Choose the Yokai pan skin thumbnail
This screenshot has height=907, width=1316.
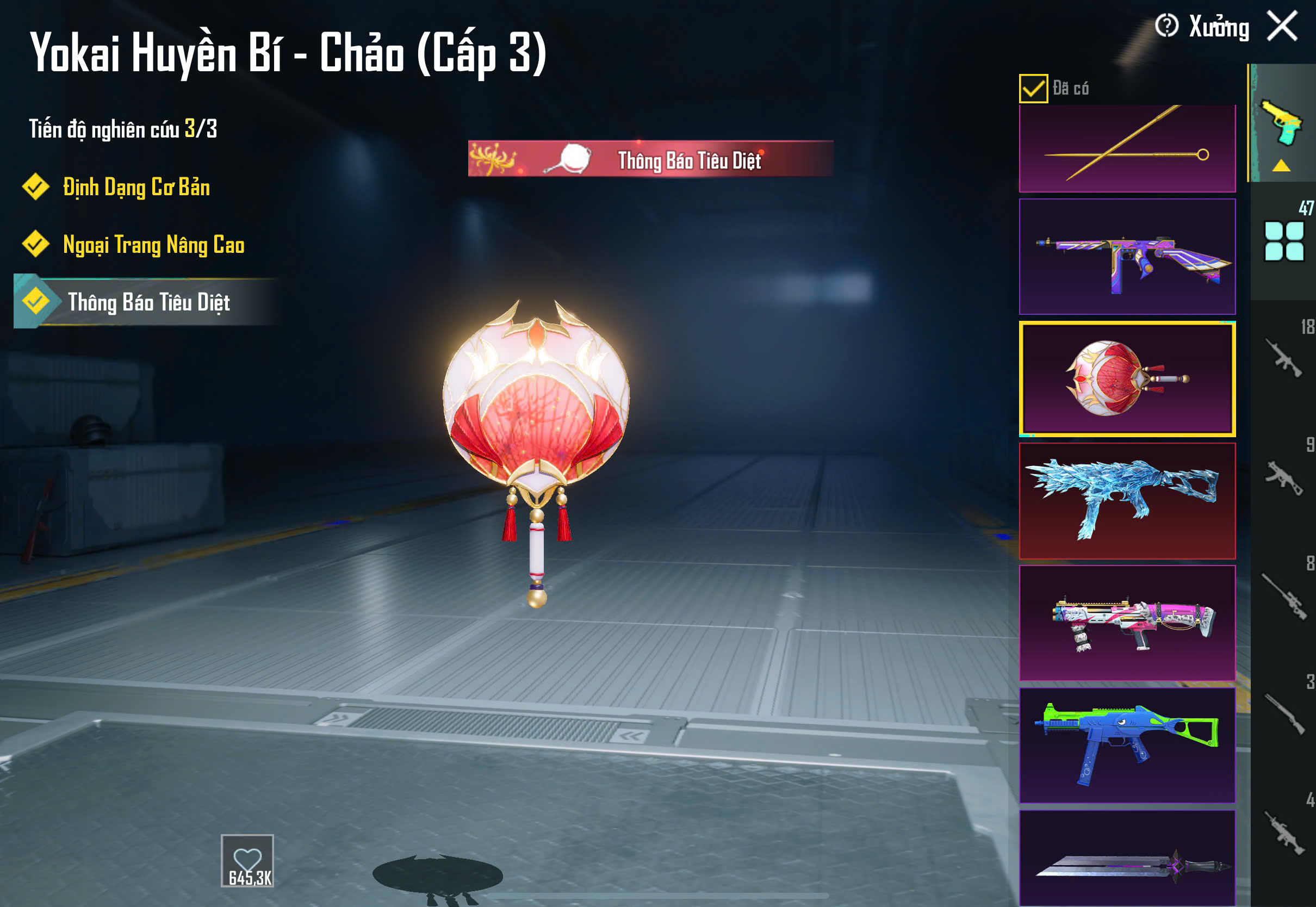[1127, 378]
